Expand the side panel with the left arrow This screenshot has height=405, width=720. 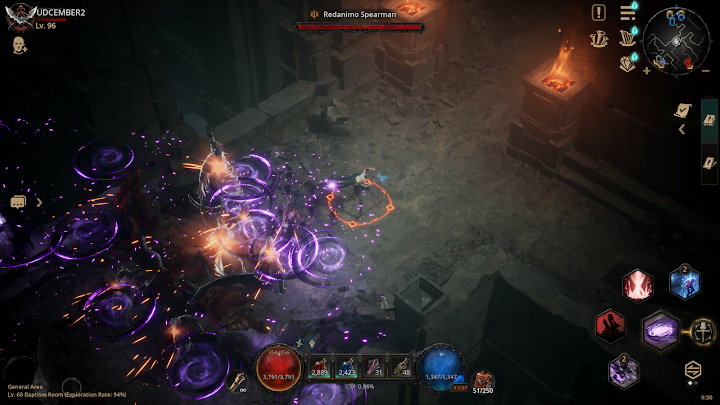tap(682, 129)
